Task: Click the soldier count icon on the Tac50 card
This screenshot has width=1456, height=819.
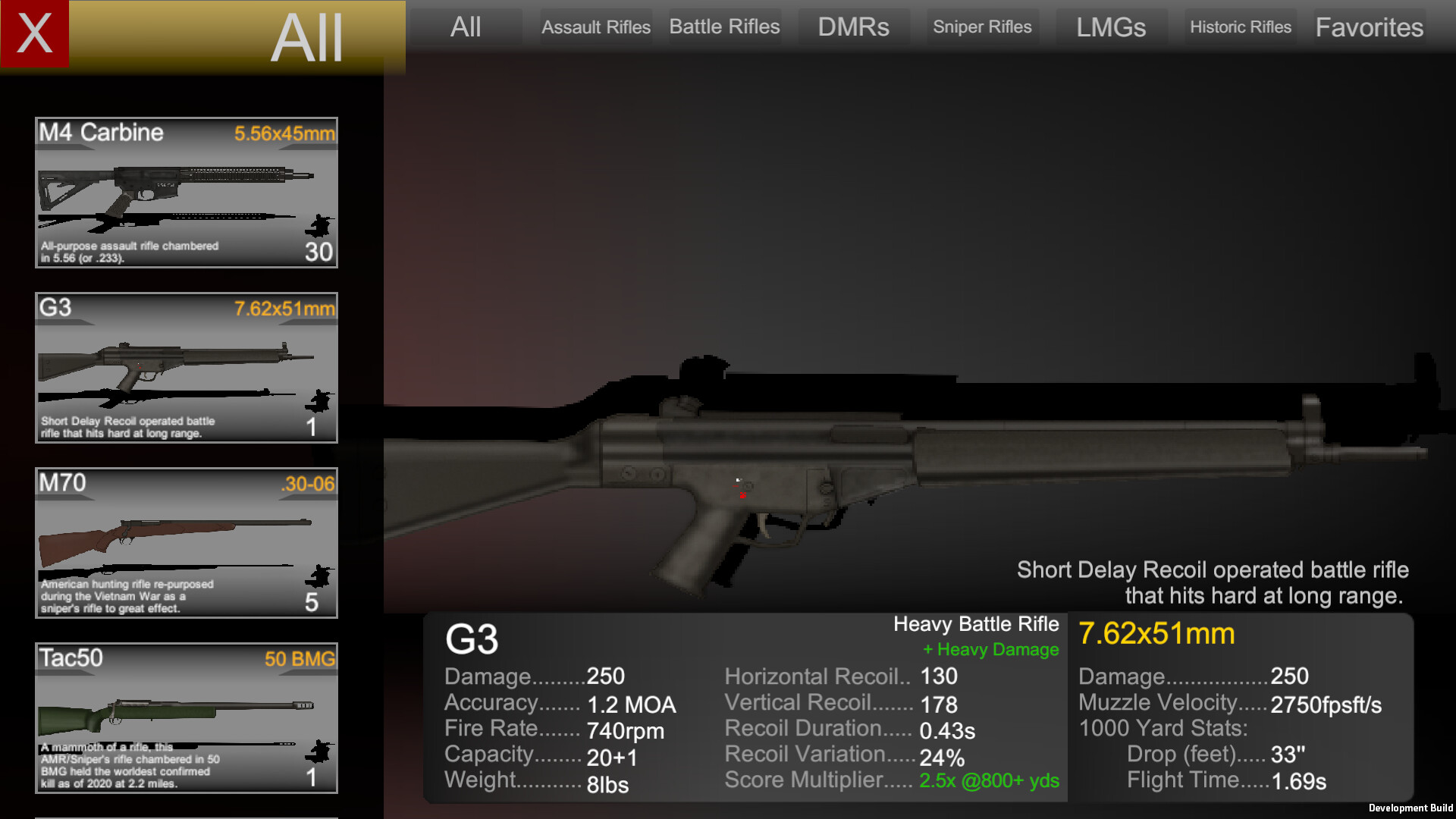Action: (x=319, y=751)
